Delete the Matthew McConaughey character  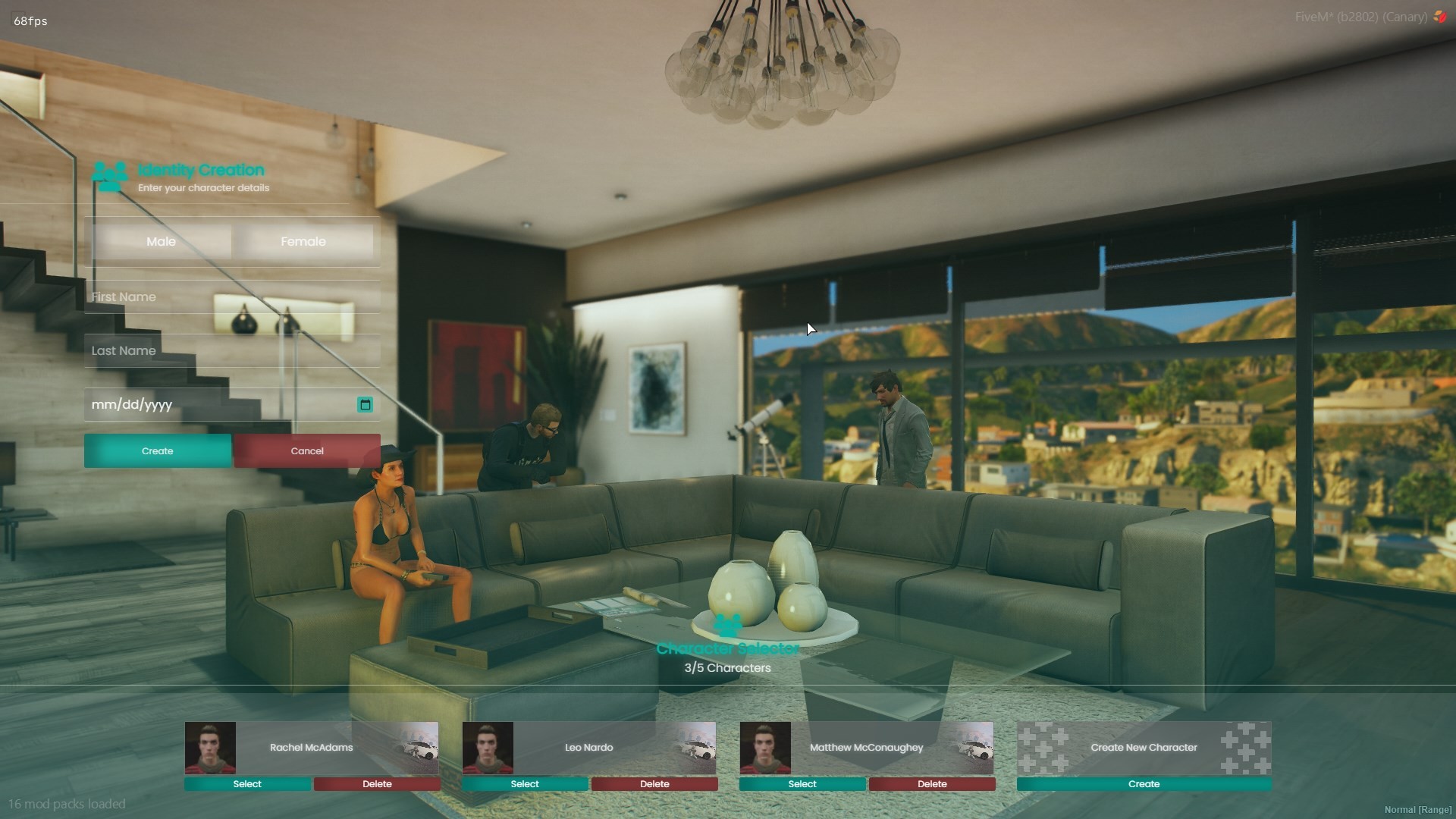(932, 784)
